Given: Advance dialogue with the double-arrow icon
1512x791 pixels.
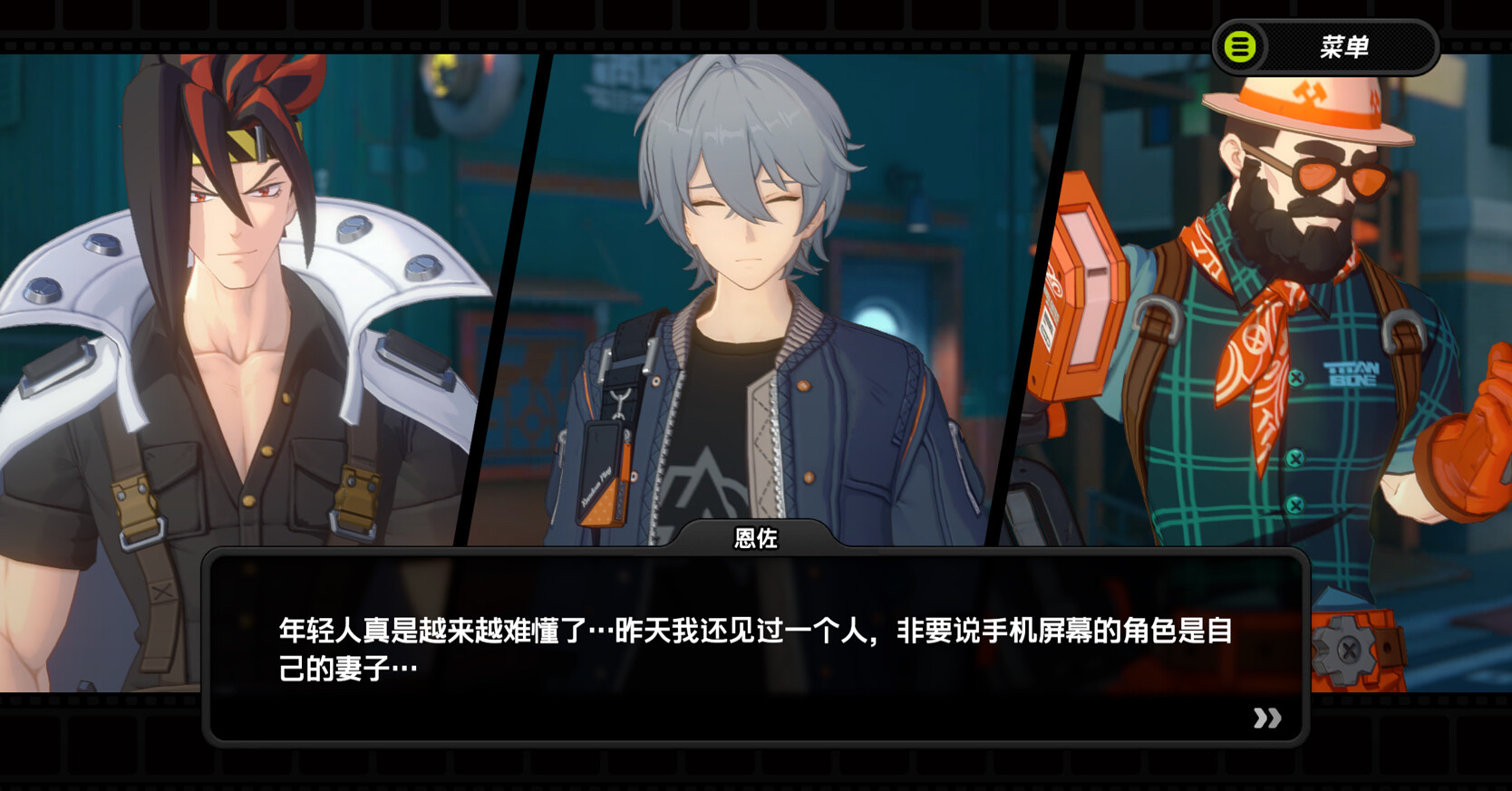Looking at the screenshot, I should (x=1266, y=719).
